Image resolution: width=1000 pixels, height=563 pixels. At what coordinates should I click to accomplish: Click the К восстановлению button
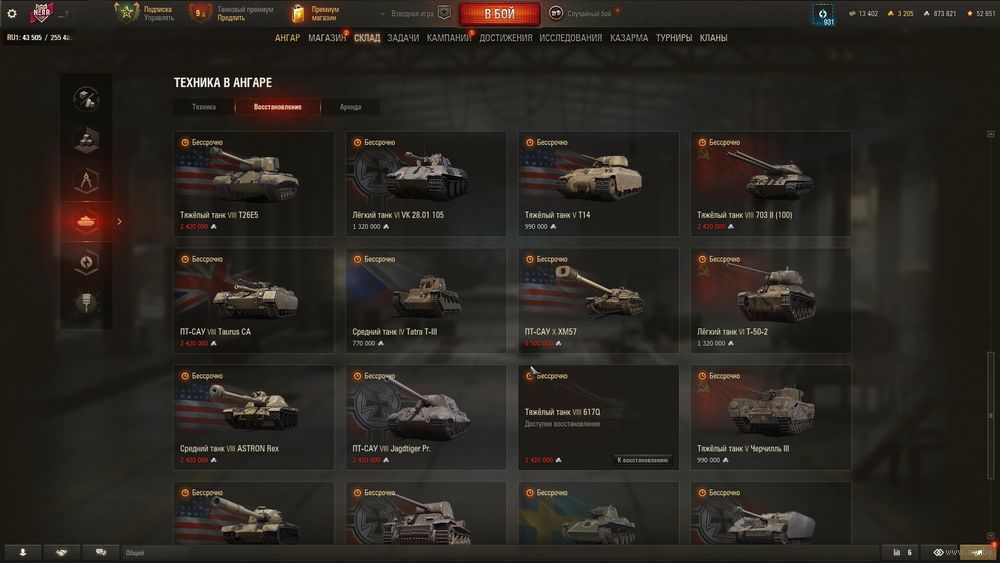click(x=642, y=460)
